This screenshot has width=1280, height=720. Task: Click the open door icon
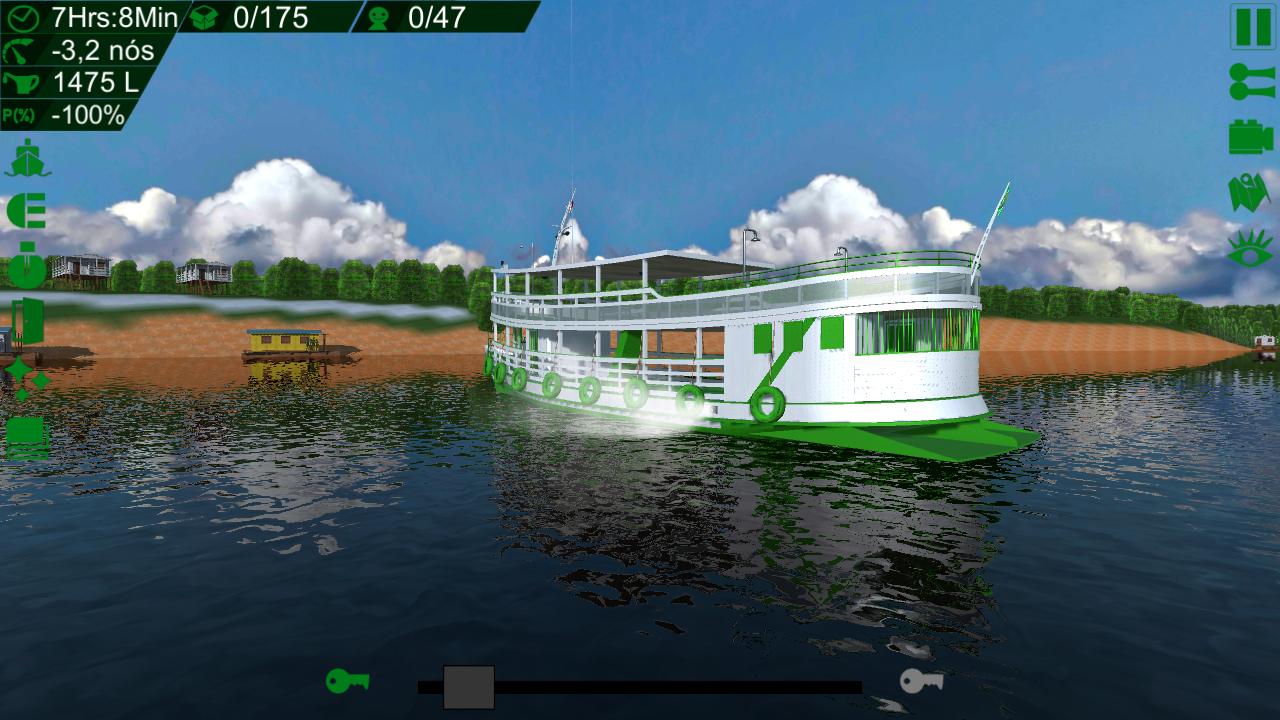27,321
